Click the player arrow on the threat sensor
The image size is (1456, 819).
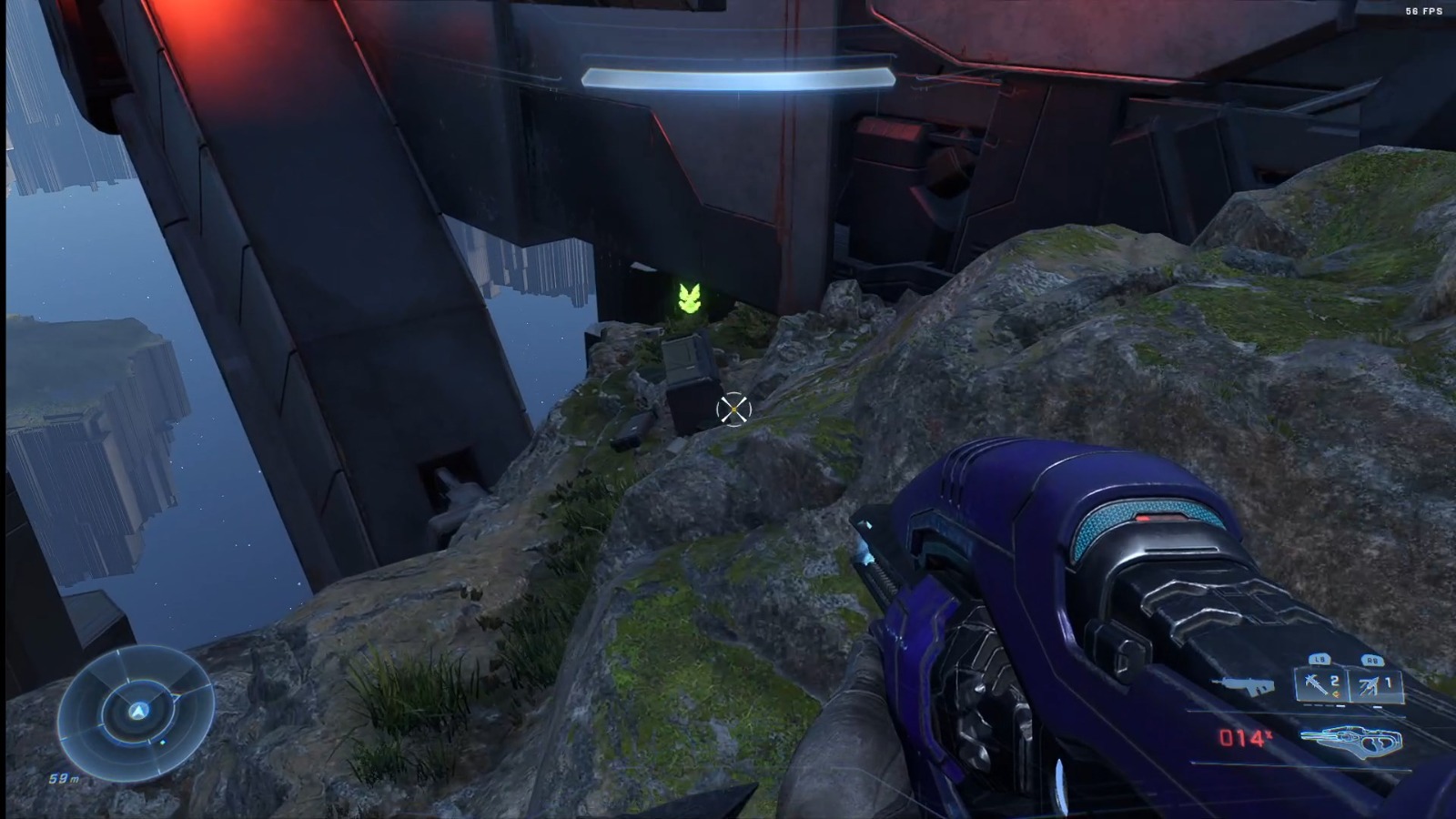tap(139, 712)
